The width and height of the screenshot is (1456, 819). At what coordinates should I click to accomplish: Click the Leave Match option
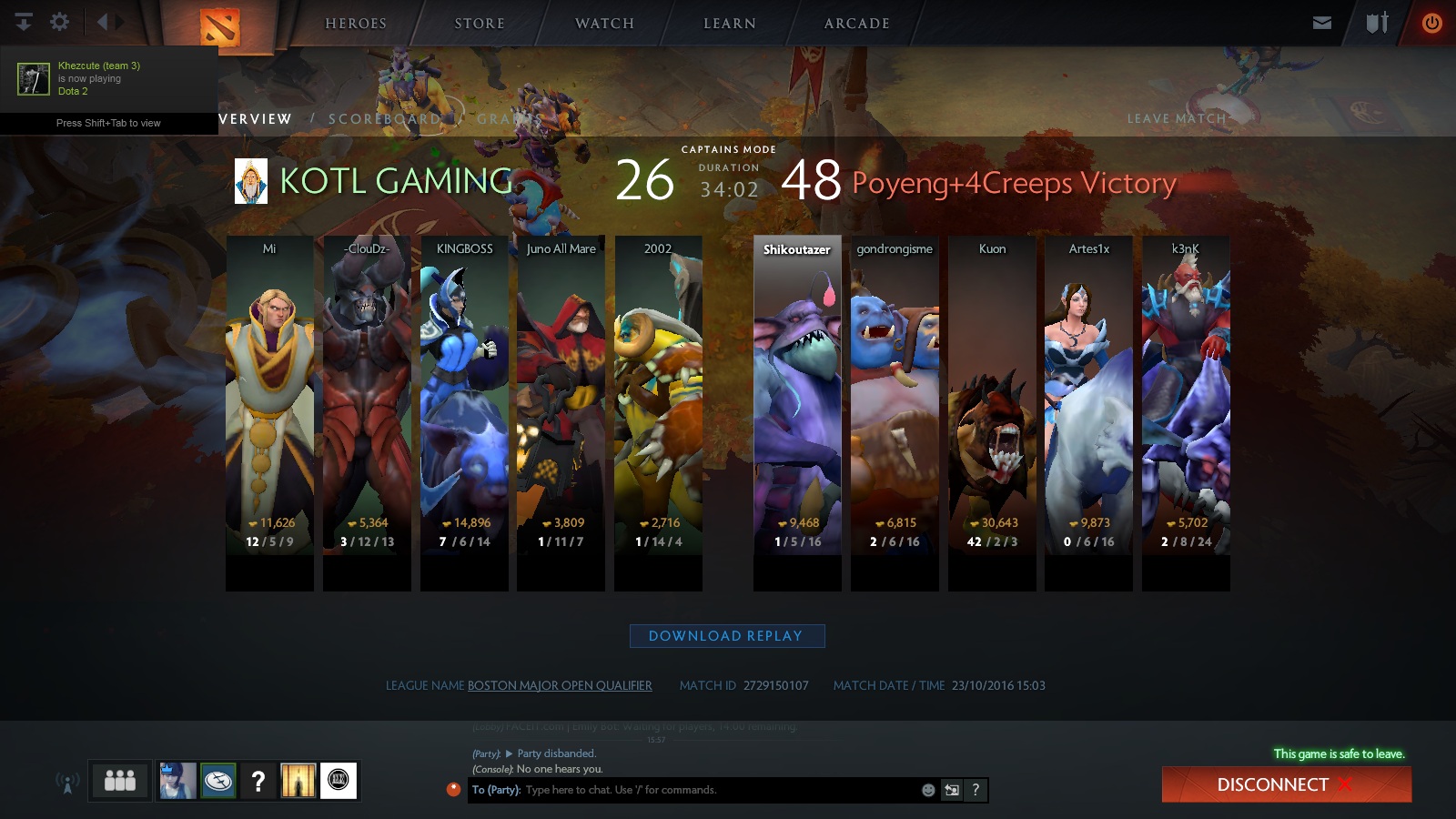click(x=1177, y=118)
